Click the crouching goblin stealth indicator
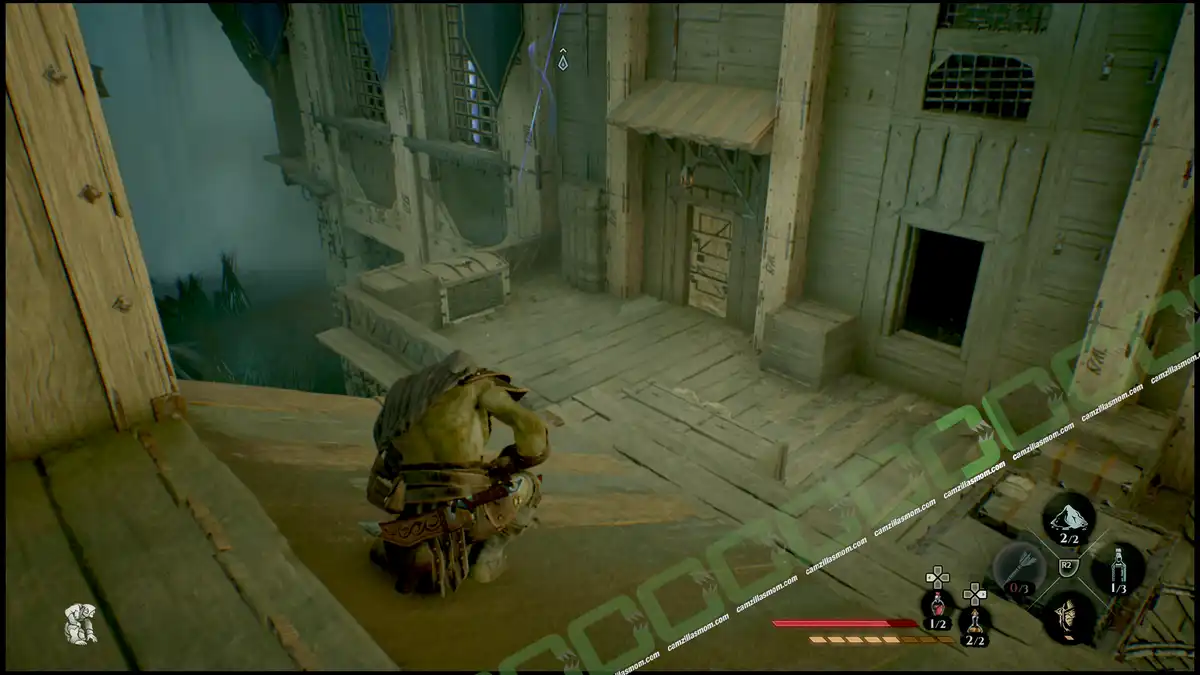Viewport: 1200px width, 675px height. click(80, 623)
